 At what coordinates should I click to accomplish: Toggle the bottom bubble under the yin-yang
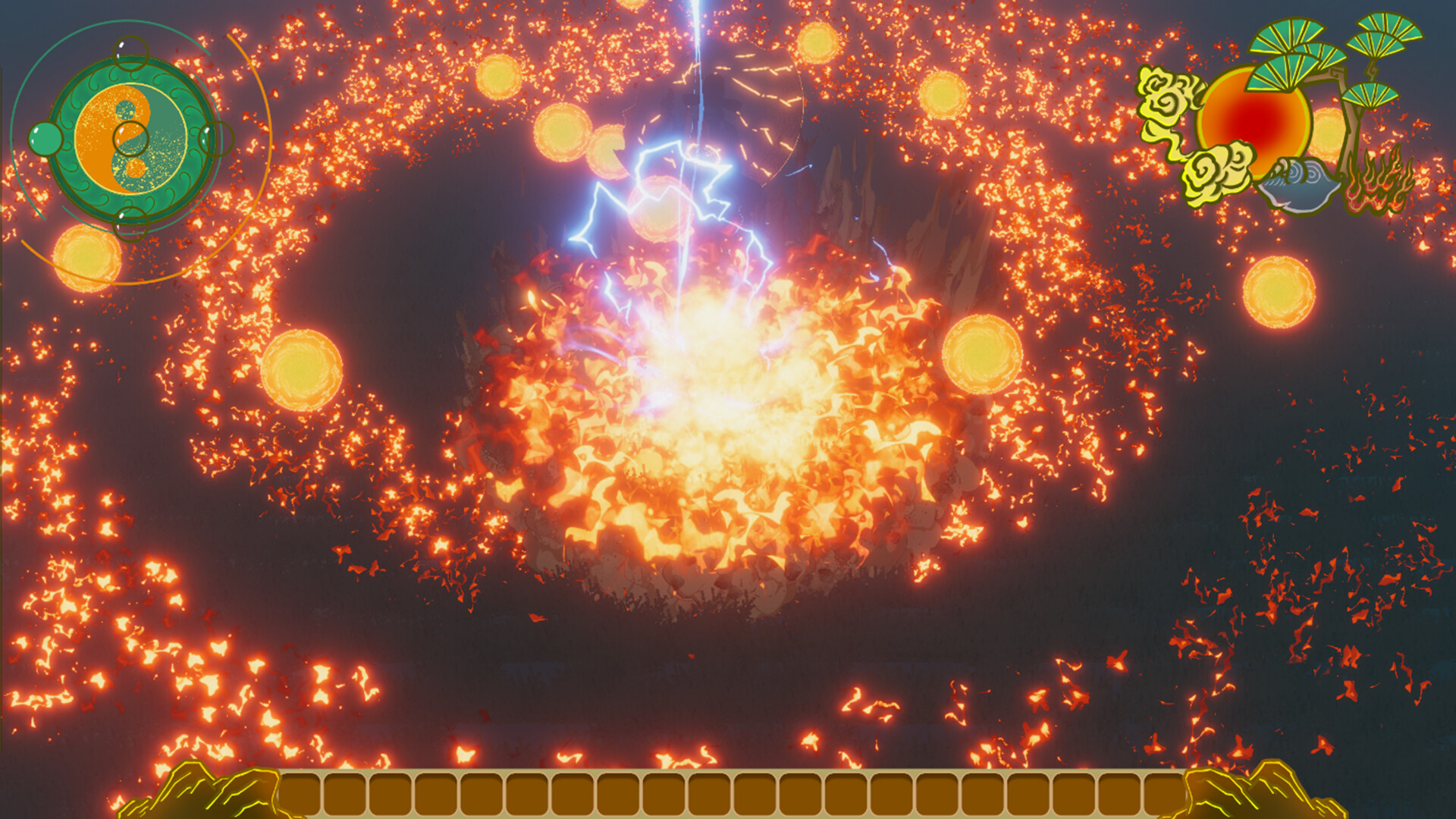tap(131, 225)
